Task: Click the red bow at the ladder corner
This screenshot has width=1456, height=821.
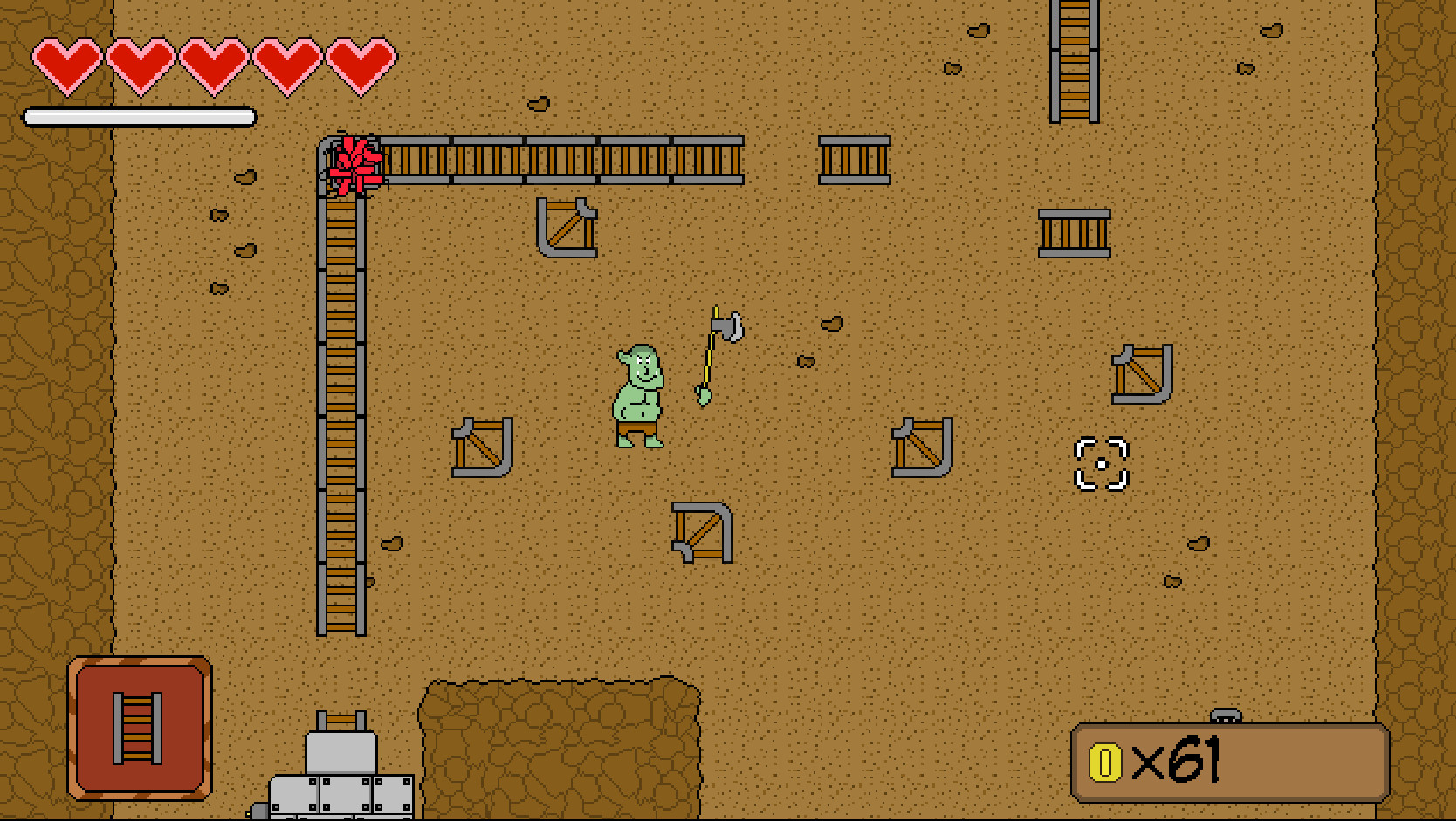Action: click(352, 164)
